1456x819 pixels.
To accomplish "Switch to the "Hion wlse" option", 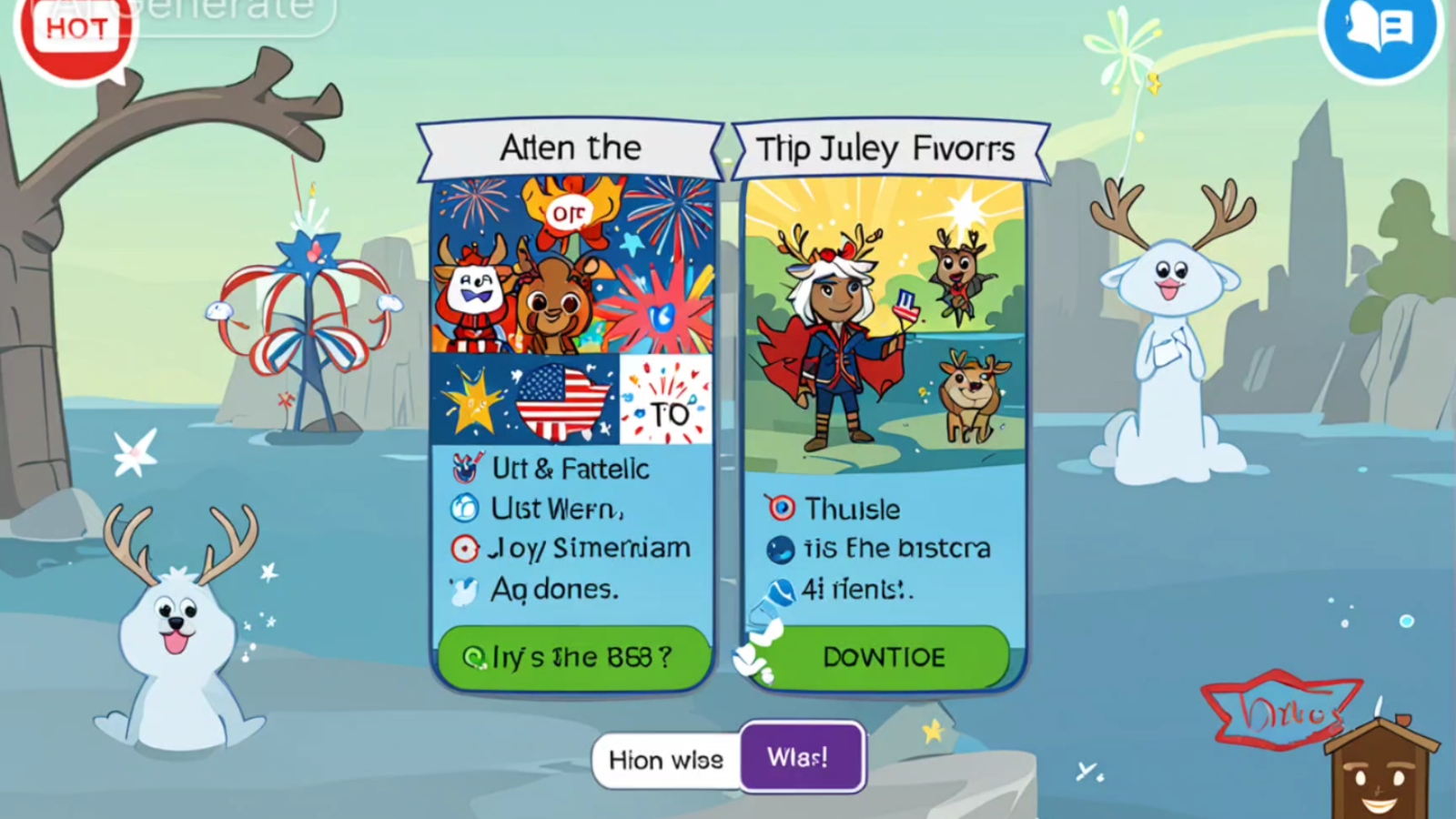I will (x=666, y=759).
